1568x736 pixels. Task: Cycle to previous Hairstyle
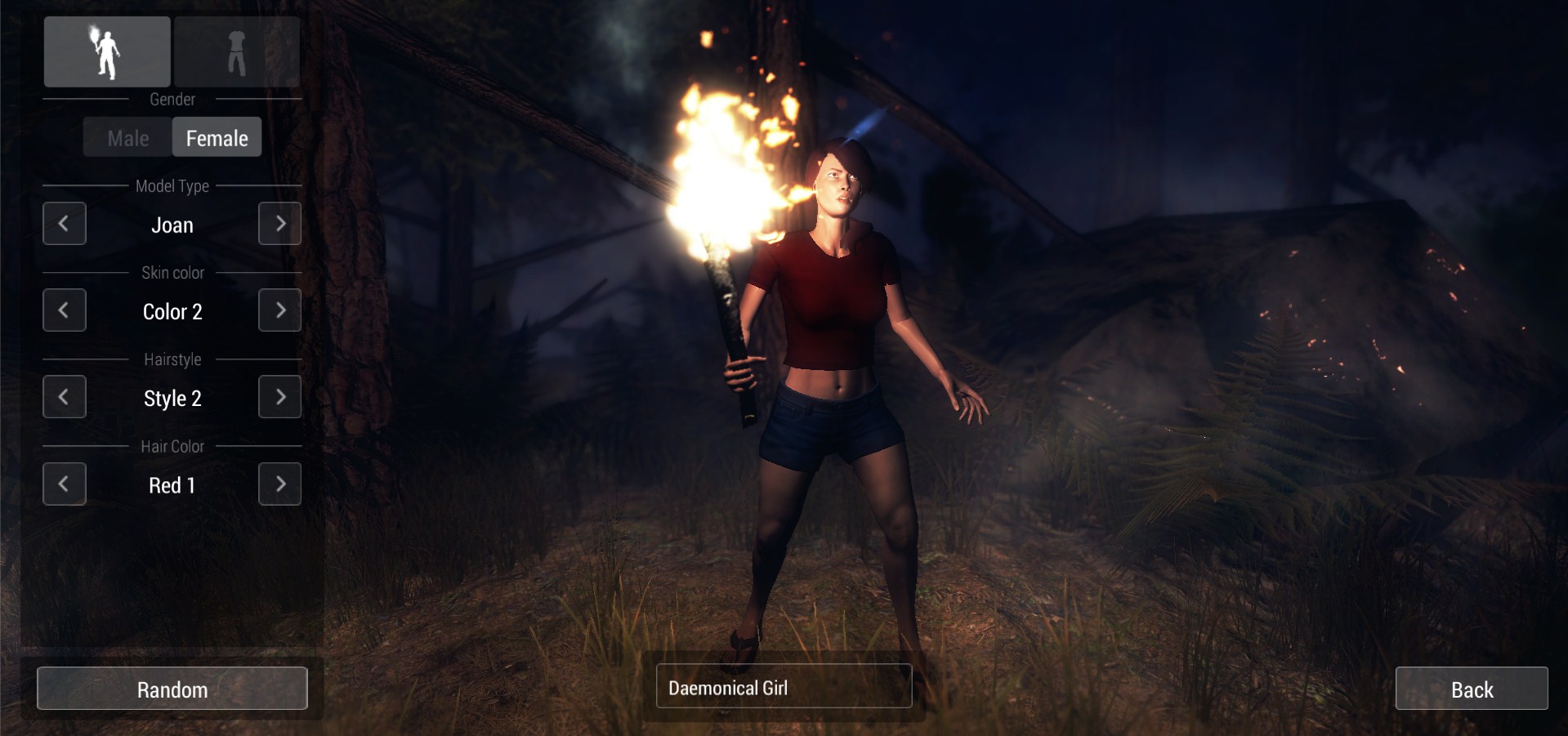coord(64,397)
